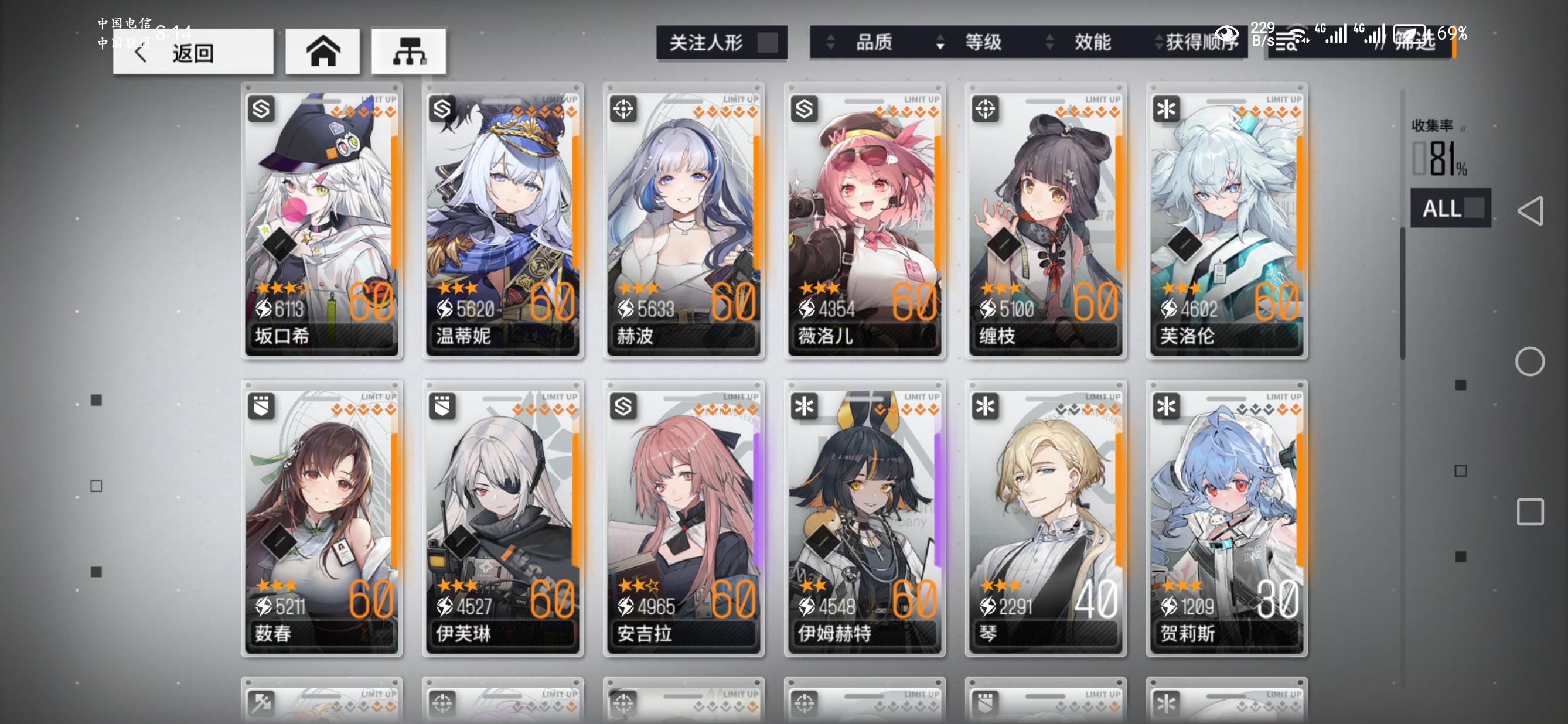This screenshot has width=1568, height=724.
Task: Toggle the ALL switch on the right side
Action: (1446, 209)
